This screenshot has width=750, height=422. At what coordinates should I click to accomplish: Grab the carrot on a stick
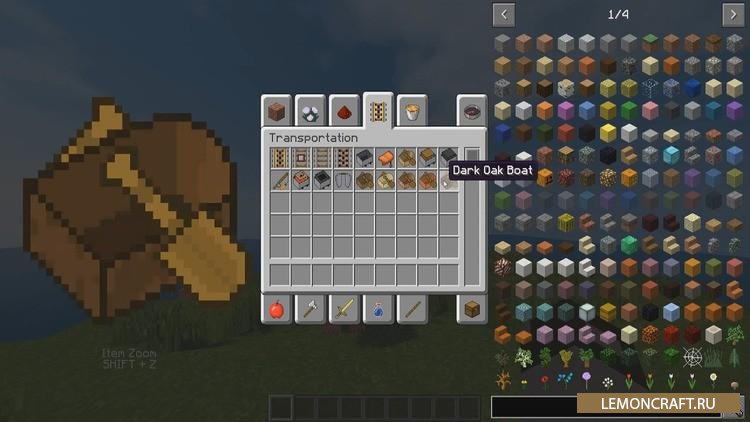click(x=280, y=180)
